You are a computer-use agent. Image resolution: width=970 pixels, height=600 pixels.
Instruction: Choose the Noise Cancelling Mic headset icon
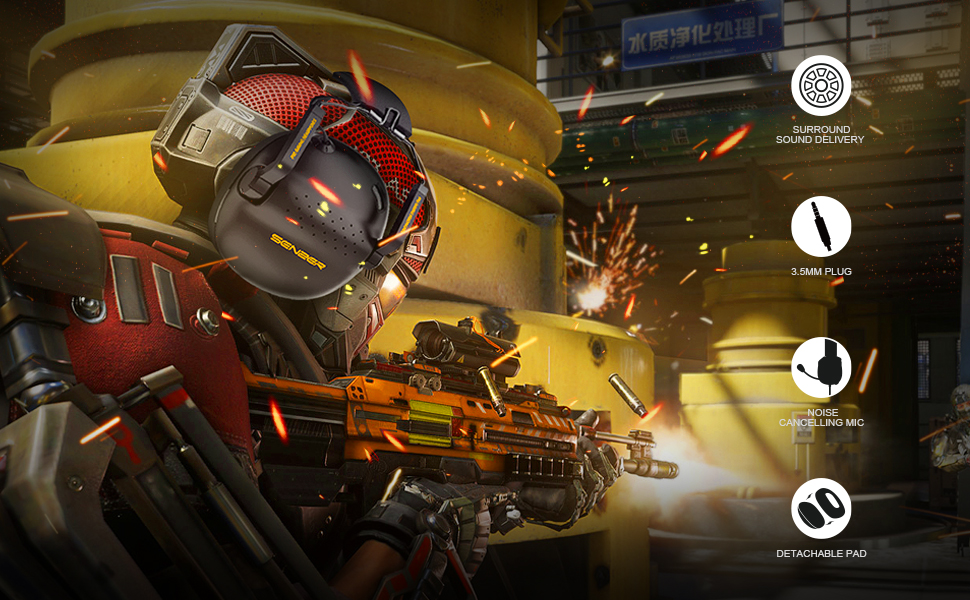pyautogui.click(x=821, y=368)
